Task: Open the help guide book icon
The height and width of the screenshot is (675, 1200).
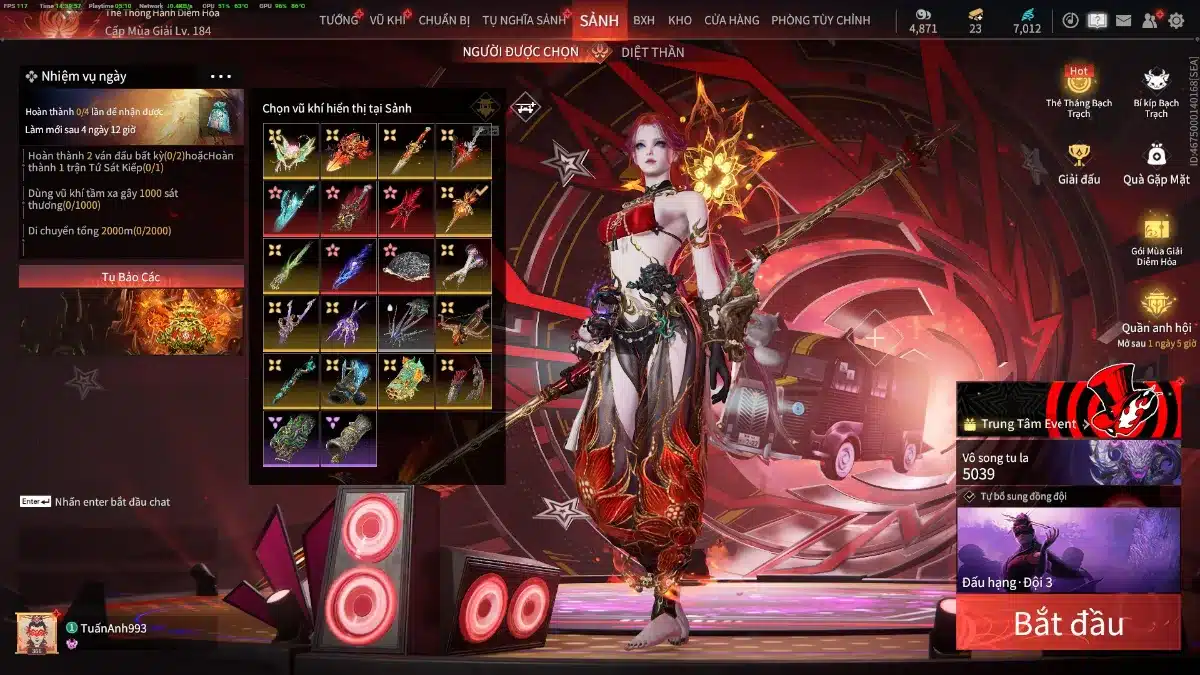Action: [1097, 20]
